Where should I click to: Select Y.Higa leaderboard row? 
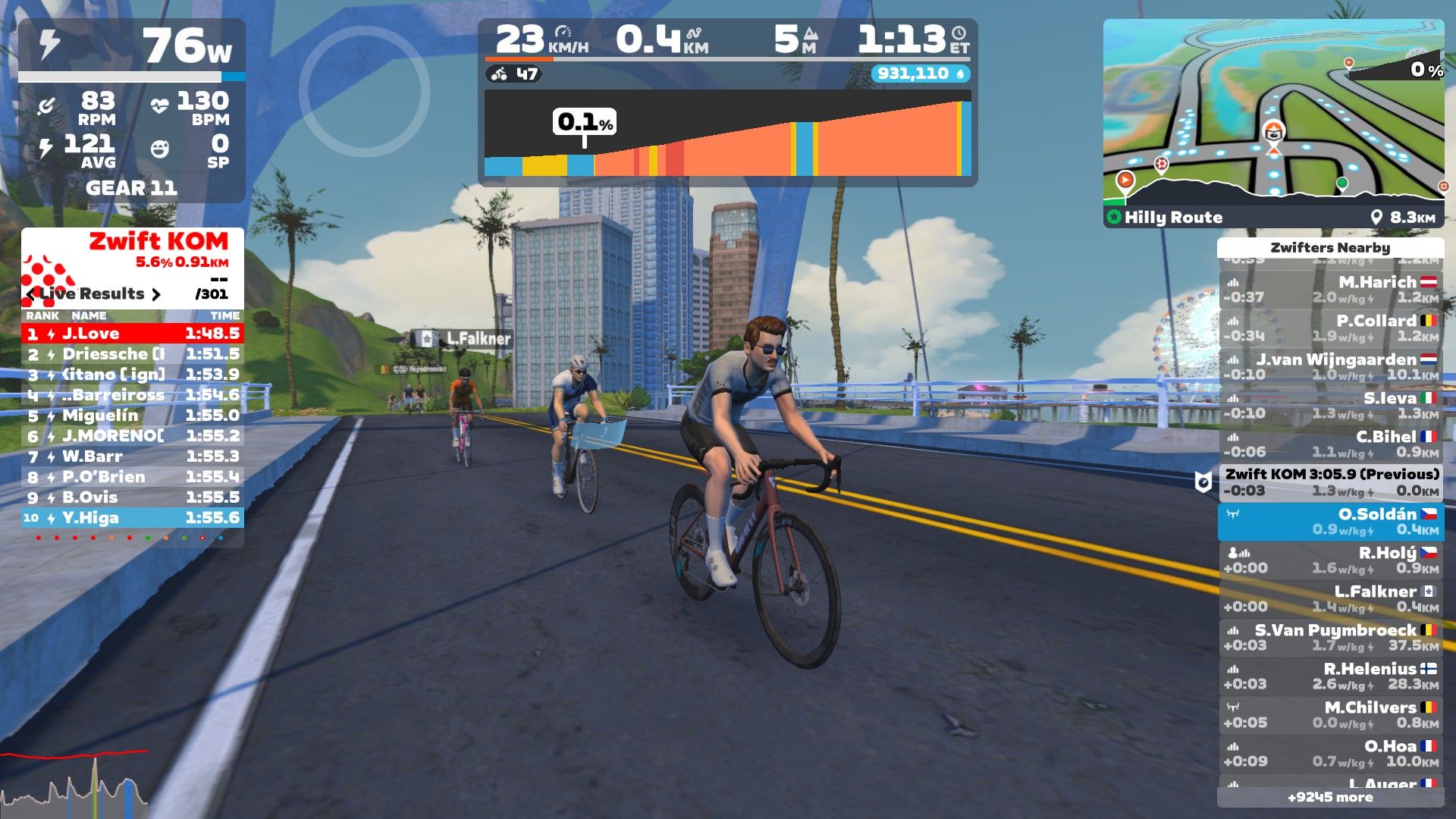(x=133, y=518)
